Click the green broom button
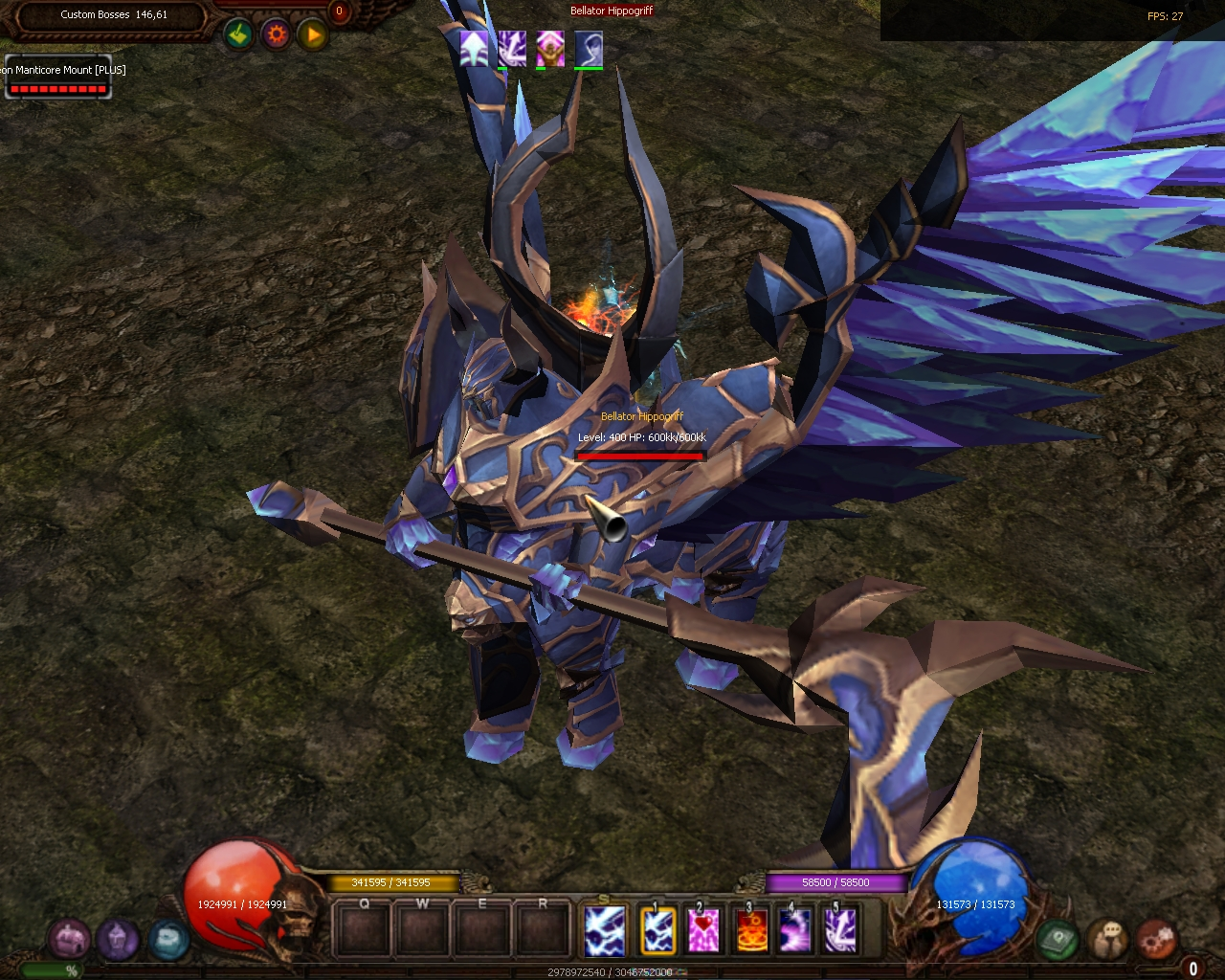Viewport: 1225px width, 980px height. click(238, 35)
